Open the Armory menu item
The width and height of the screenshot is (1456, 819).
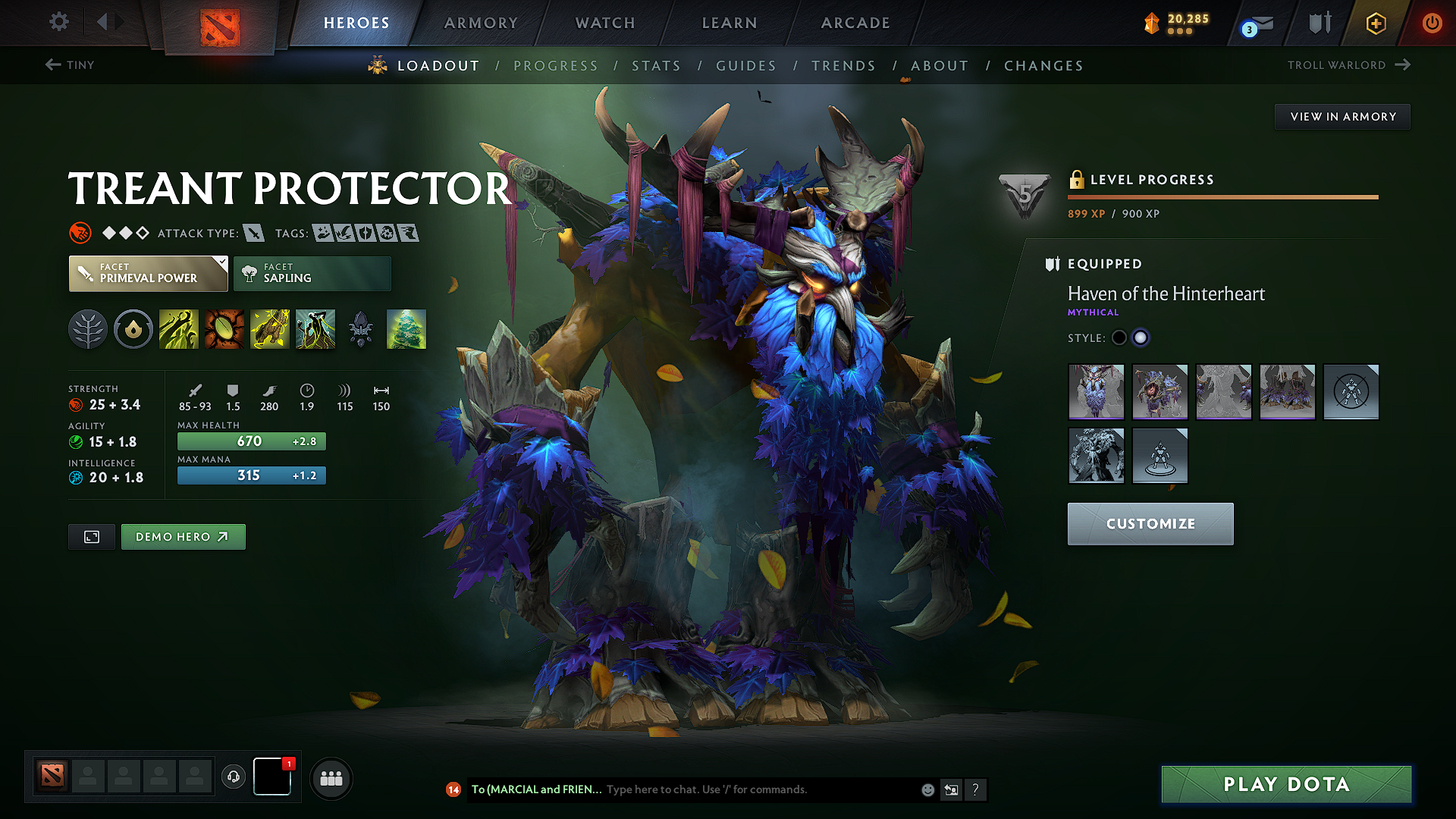[480, 23]
